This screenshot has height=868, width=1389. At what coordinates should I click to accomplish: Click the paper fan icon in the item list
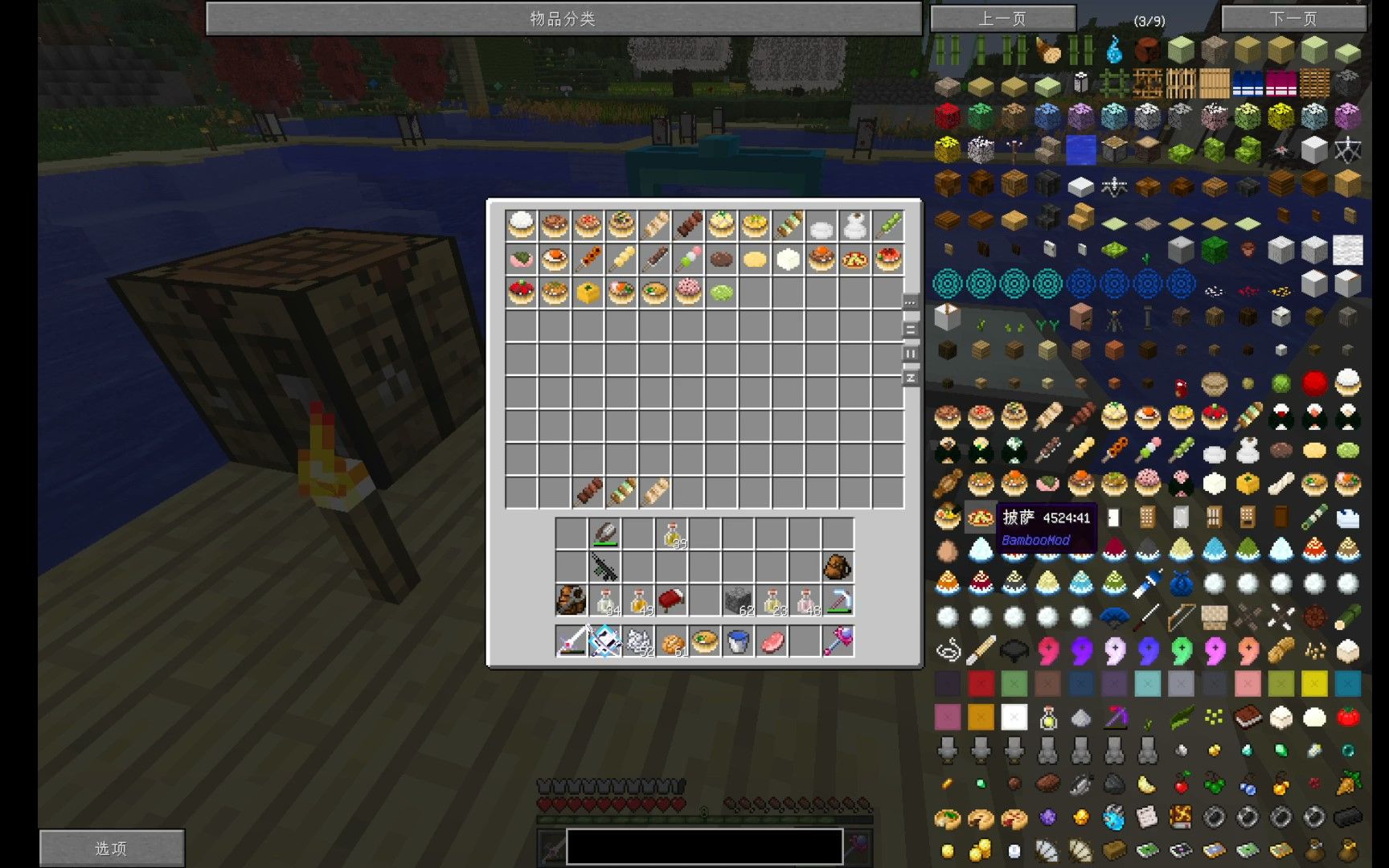click(1117, 614)
